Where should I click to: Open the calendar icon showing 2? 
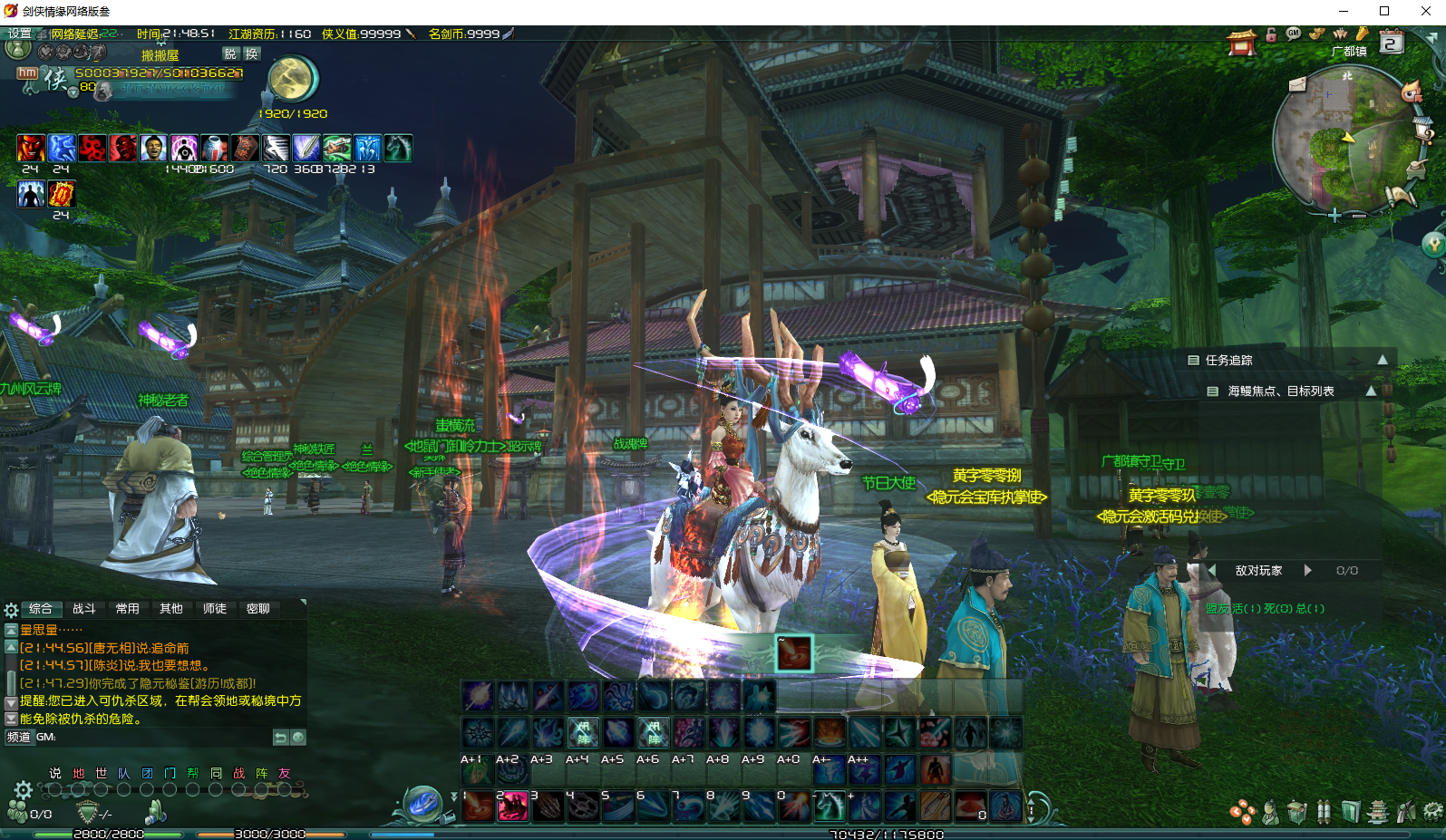pyautogui.click(x=1392, y=43)
